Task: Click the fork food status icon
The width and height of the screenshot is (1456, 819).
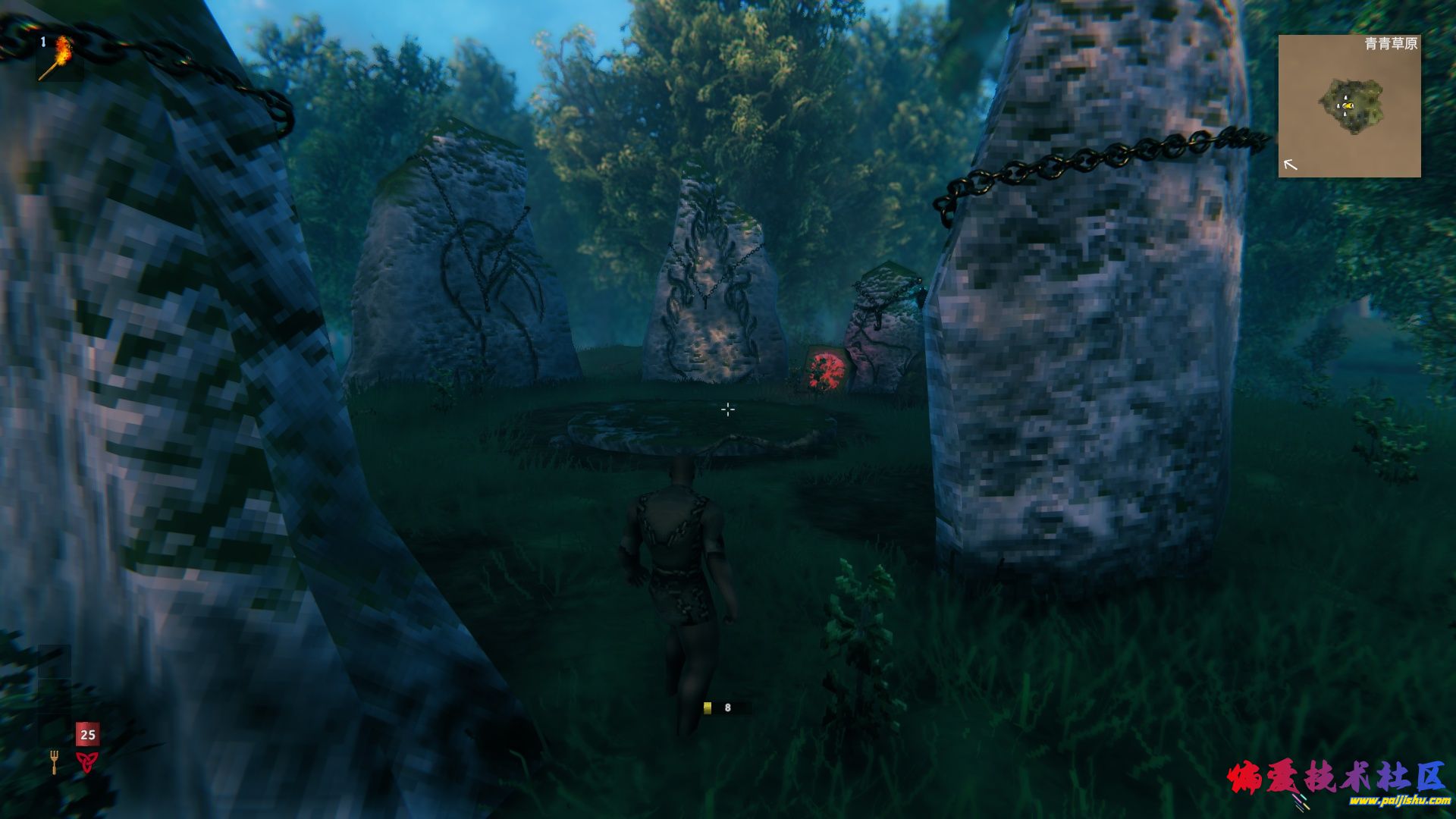Action: tap(54, 761)
